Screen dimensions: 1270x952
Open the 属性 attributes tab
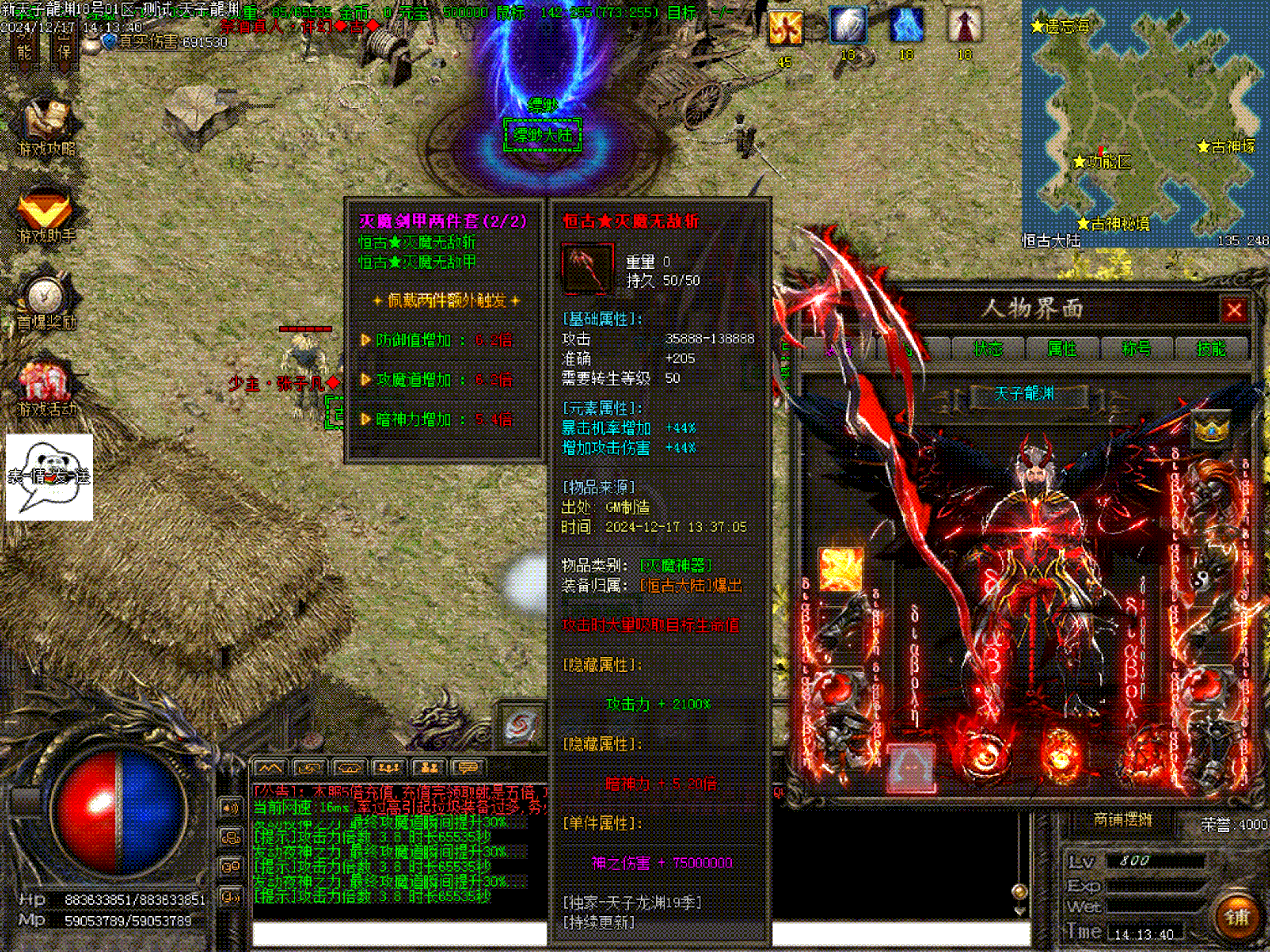(1062, 349)
